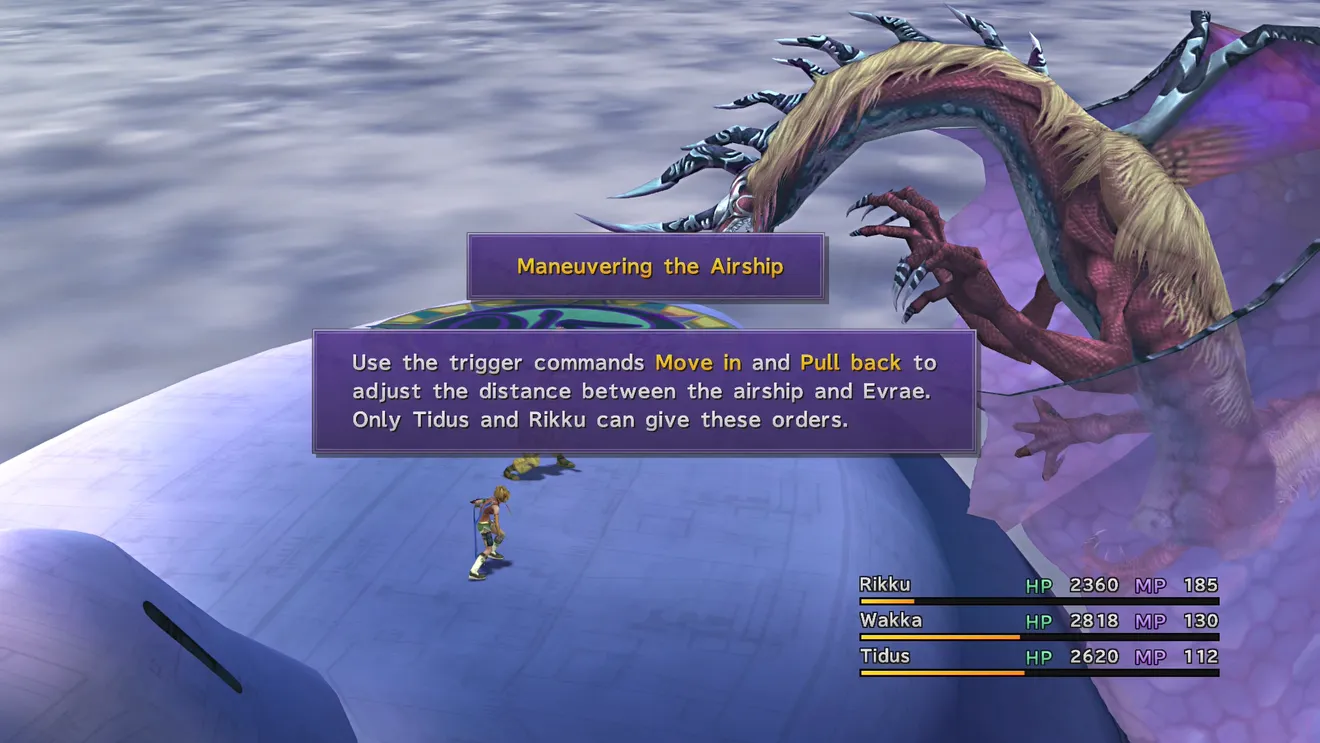Select Rikku in the party list
The image size is (1320, 743).
pyautogui.click(x=885, y=586)
